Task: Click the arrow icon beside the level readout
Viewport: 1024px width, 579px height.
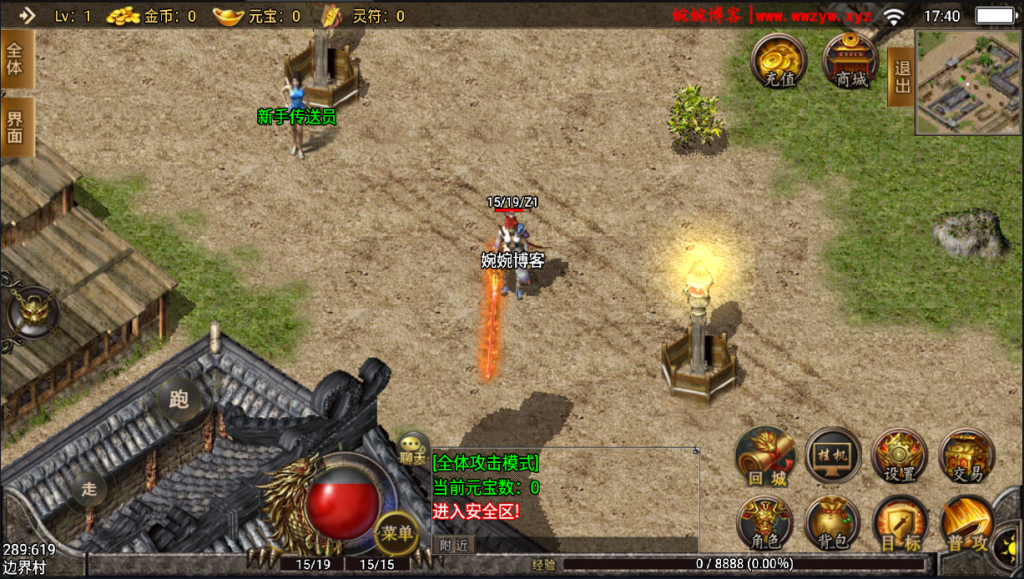Action: [26, 15]
